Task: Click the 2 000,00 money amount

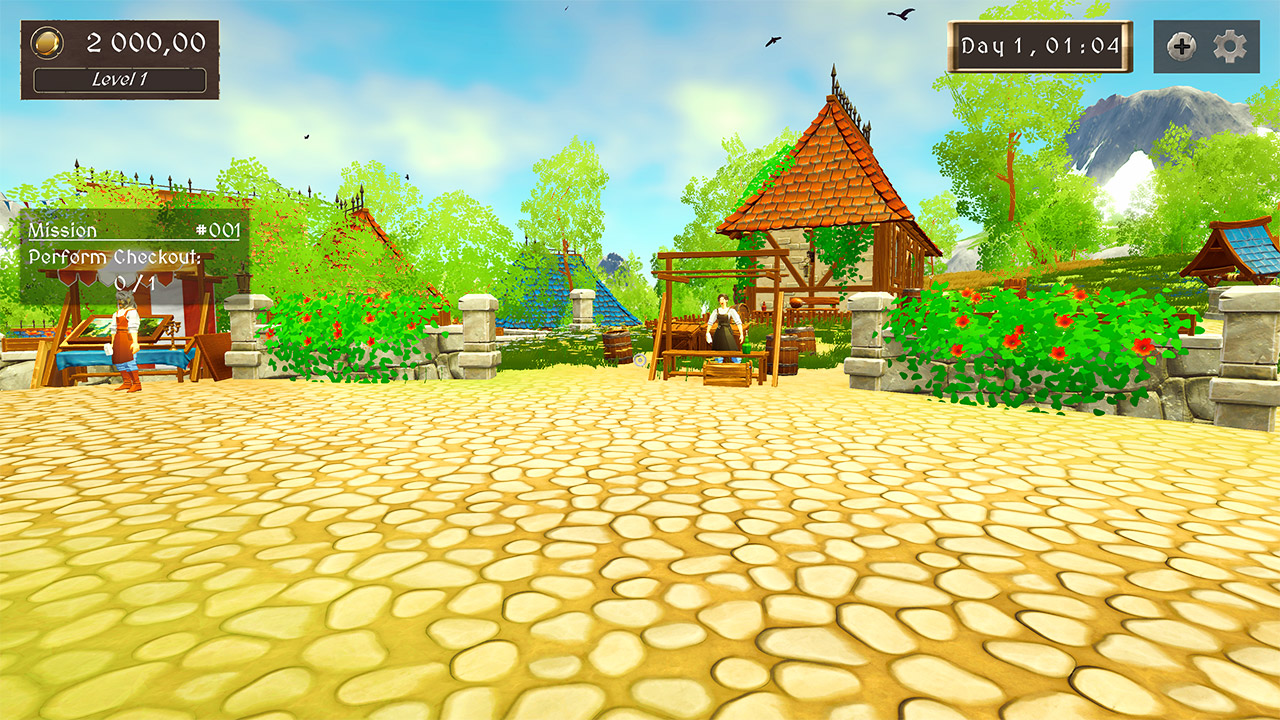Action: [145, 43]
